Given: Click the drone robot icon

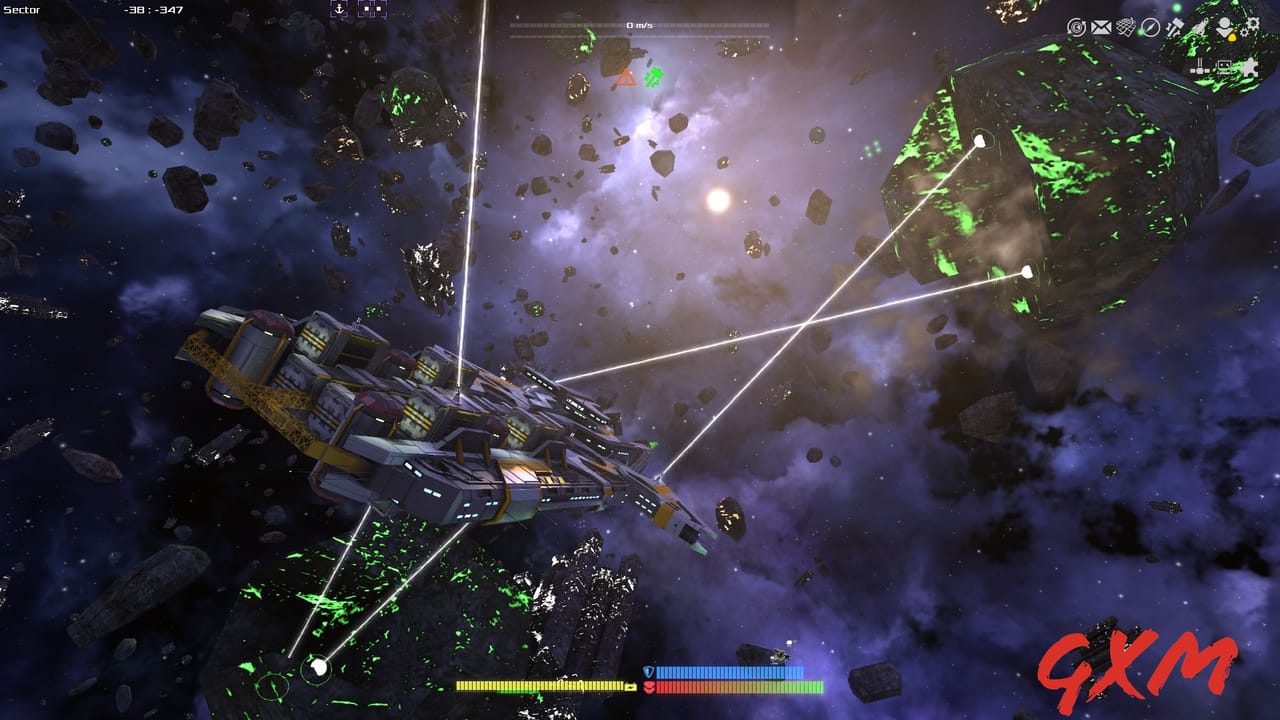Looking at the screenshot, I should (1222, 64).
